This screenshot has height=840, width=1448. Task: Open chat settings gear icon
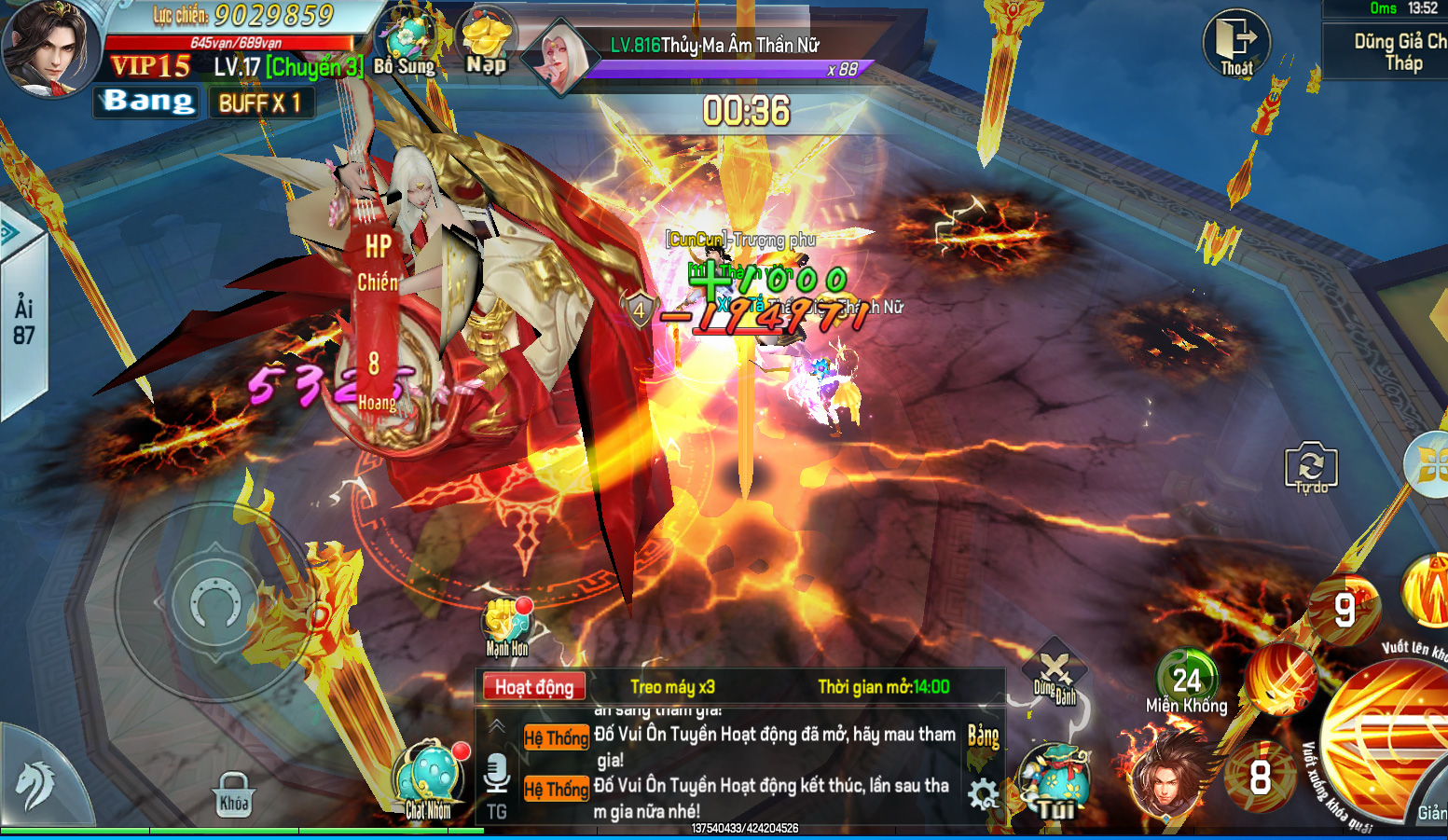coord(984,794)
